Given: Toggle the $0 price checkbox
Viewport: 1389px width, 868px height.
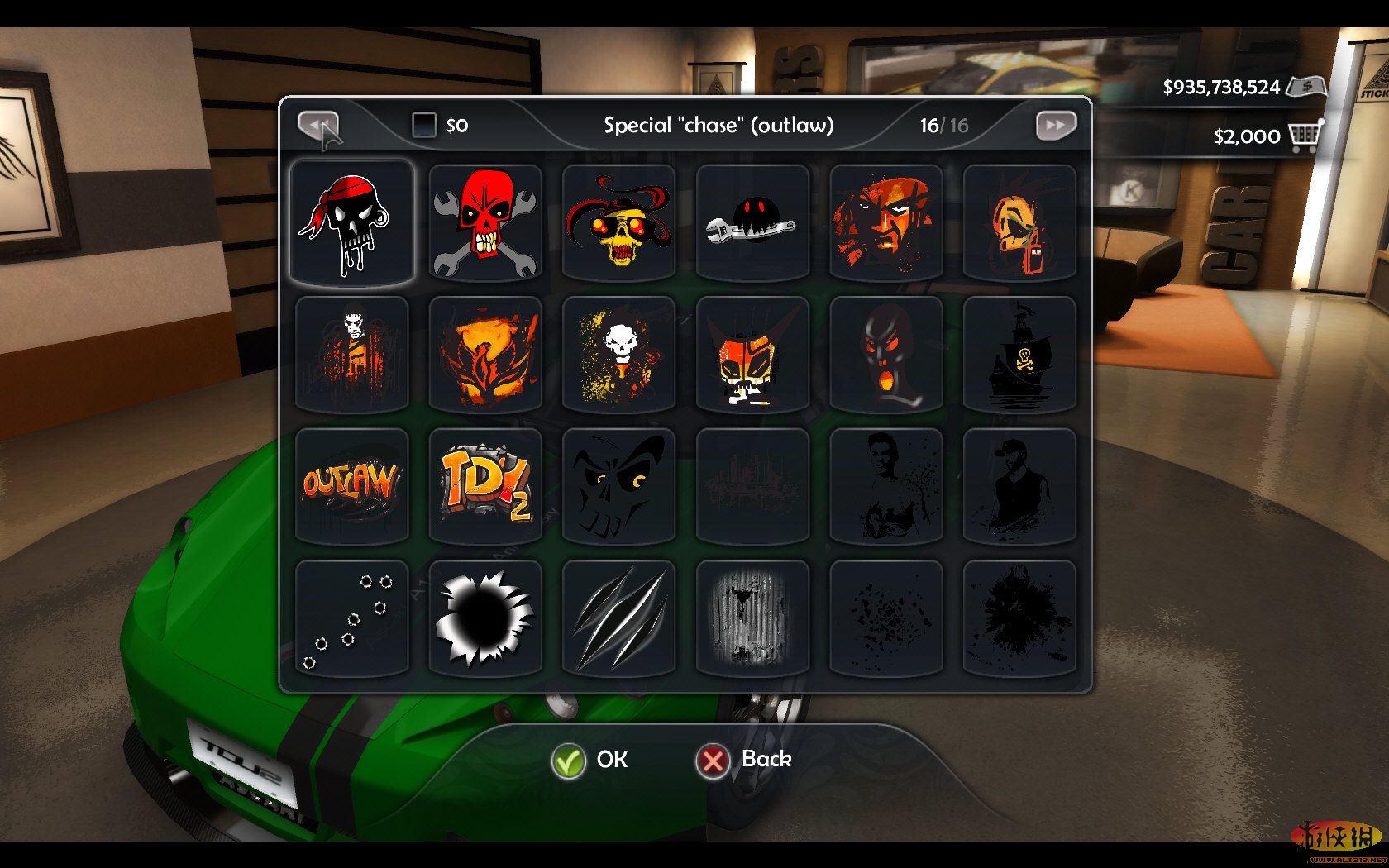Looking at the screenshot, I should pyautogui.click(x=424, y=125).
